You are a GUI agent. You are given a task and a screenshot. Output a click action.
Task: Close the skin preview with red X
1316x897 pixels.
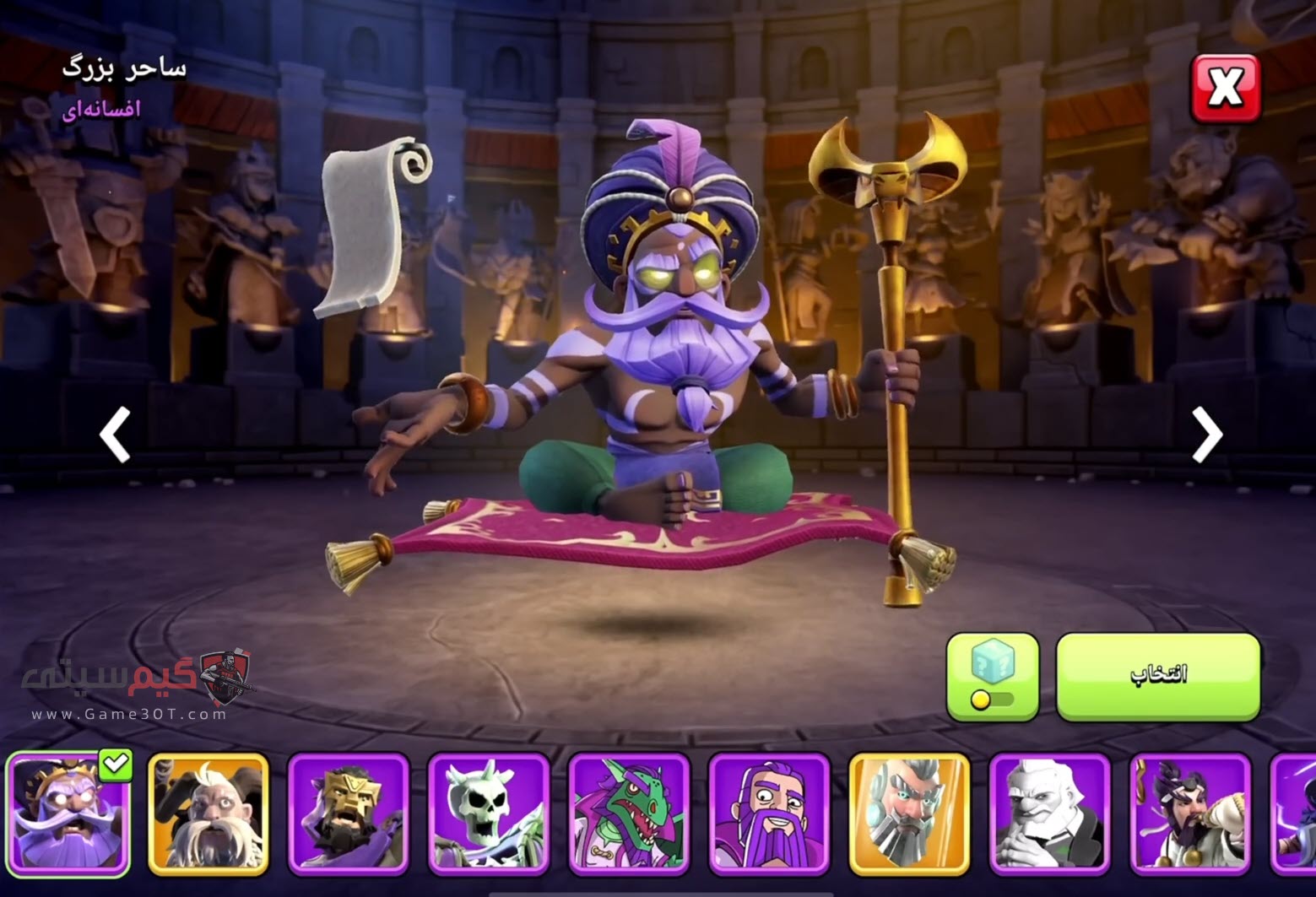point(1225,88)
